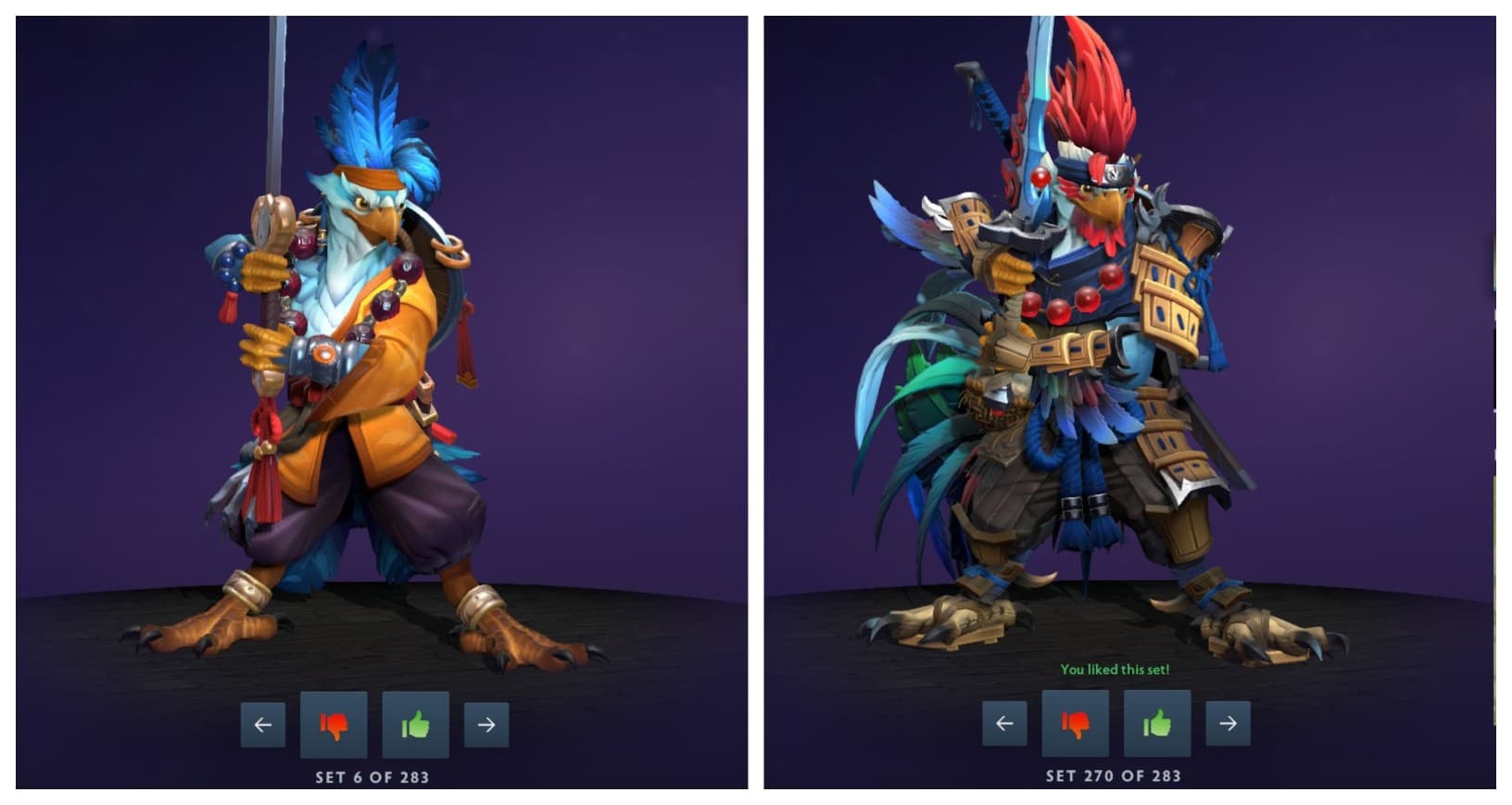
Task: Dislike Set 6 with thumbs down
Action: (334, 724)
